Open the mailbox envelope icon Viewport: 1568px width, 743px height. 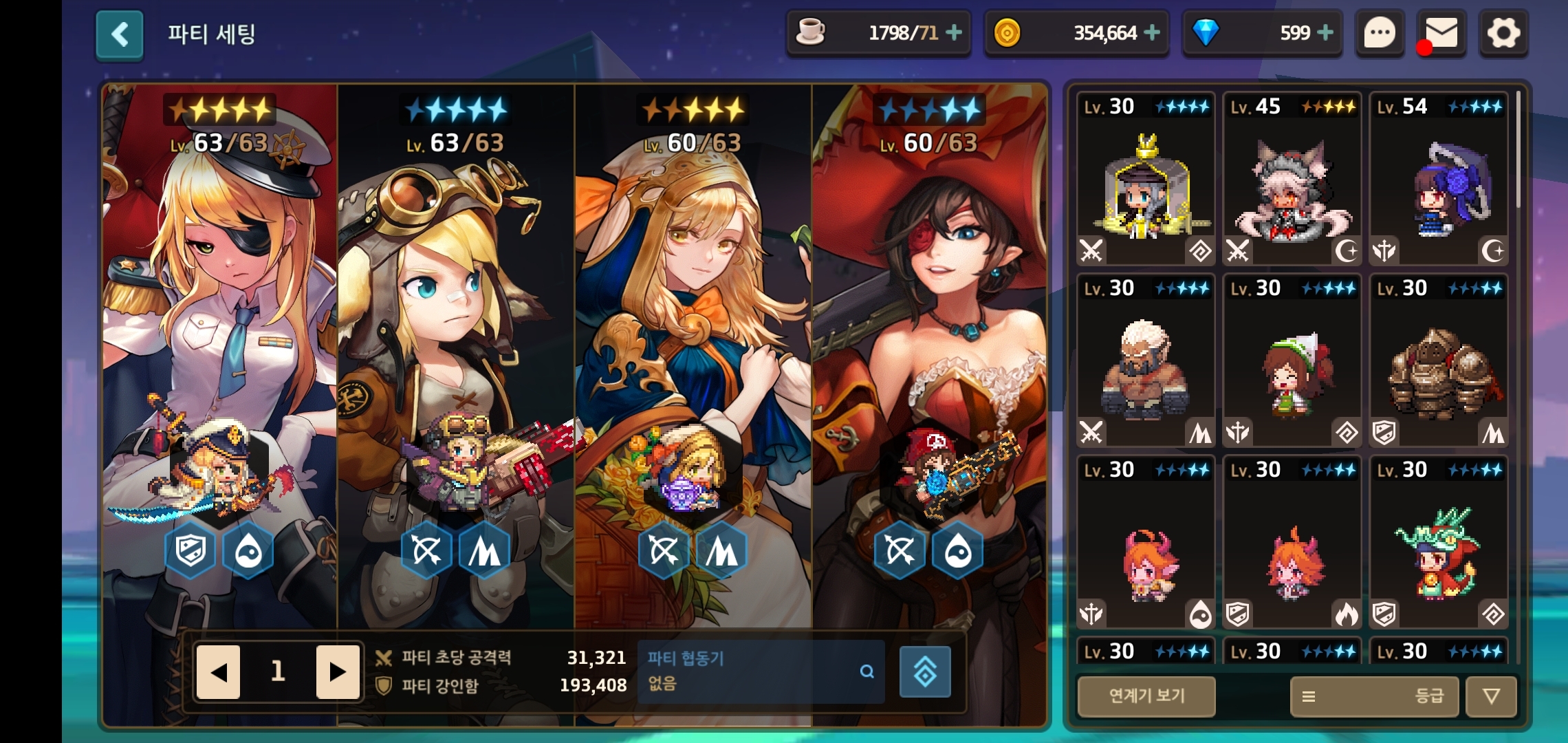(x=1441, y=33)
